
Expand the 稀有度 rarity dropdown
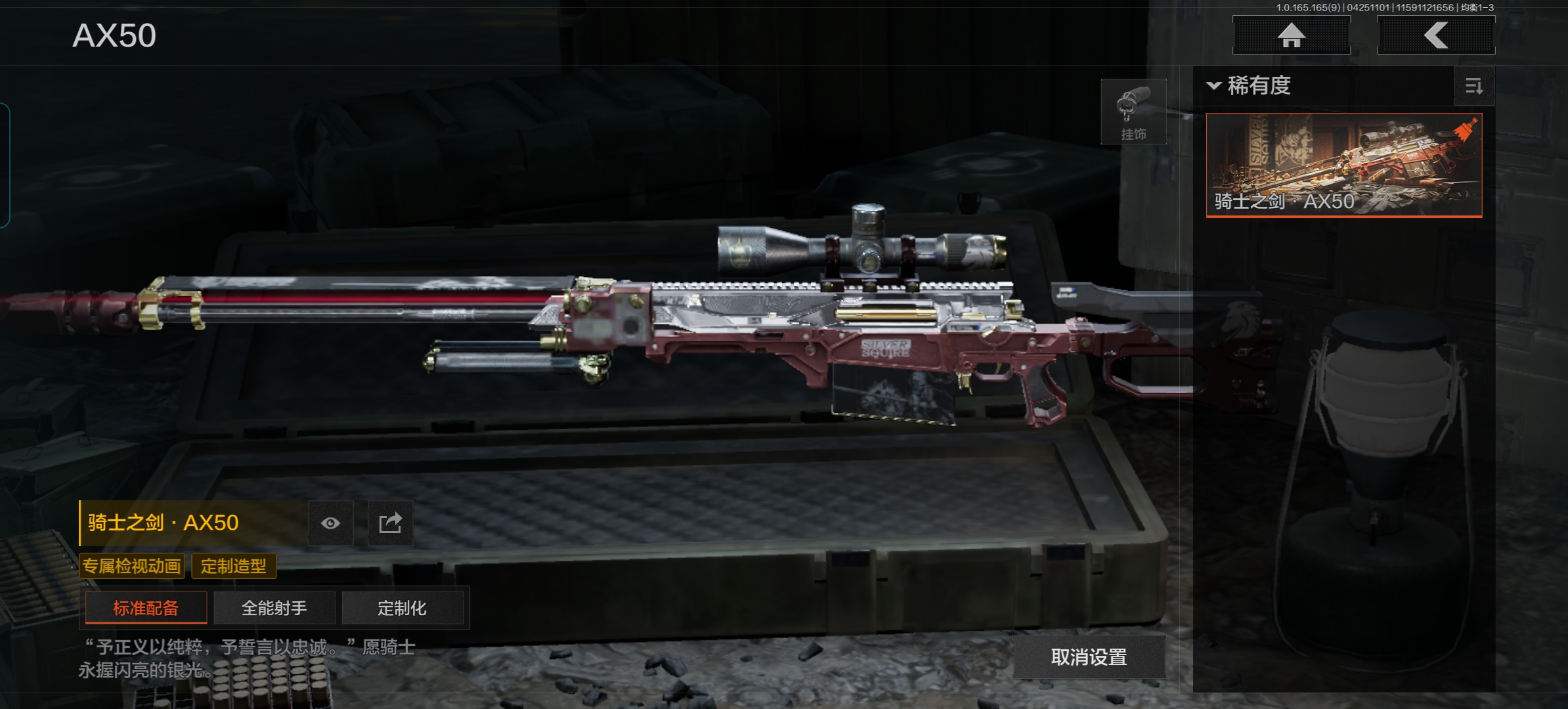(x=1250, y=86)
